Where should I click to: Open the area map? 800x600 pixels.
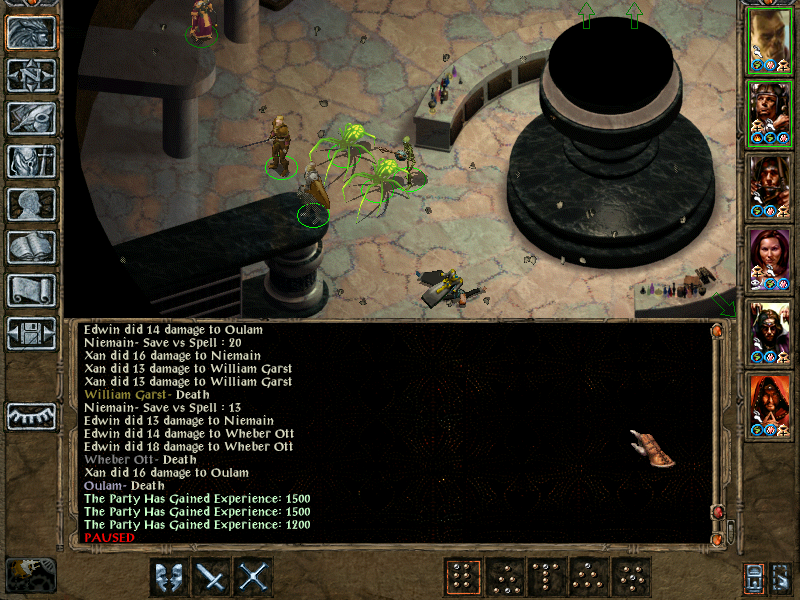point(32,76)
